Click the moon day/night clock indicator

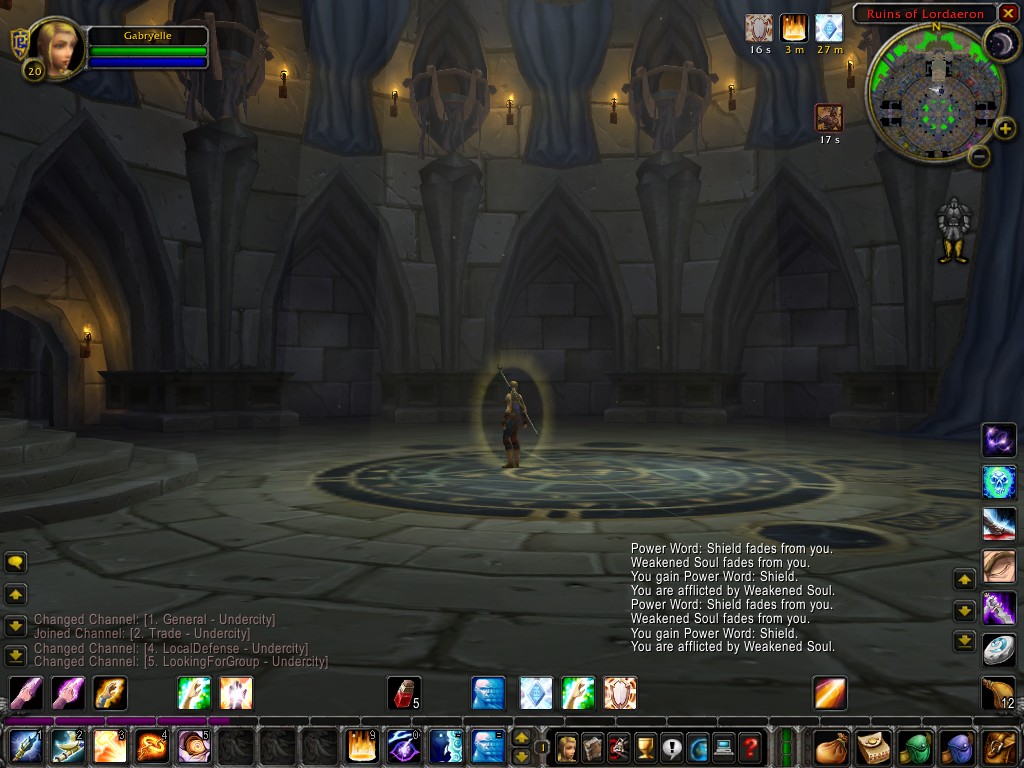point(1000,42)
